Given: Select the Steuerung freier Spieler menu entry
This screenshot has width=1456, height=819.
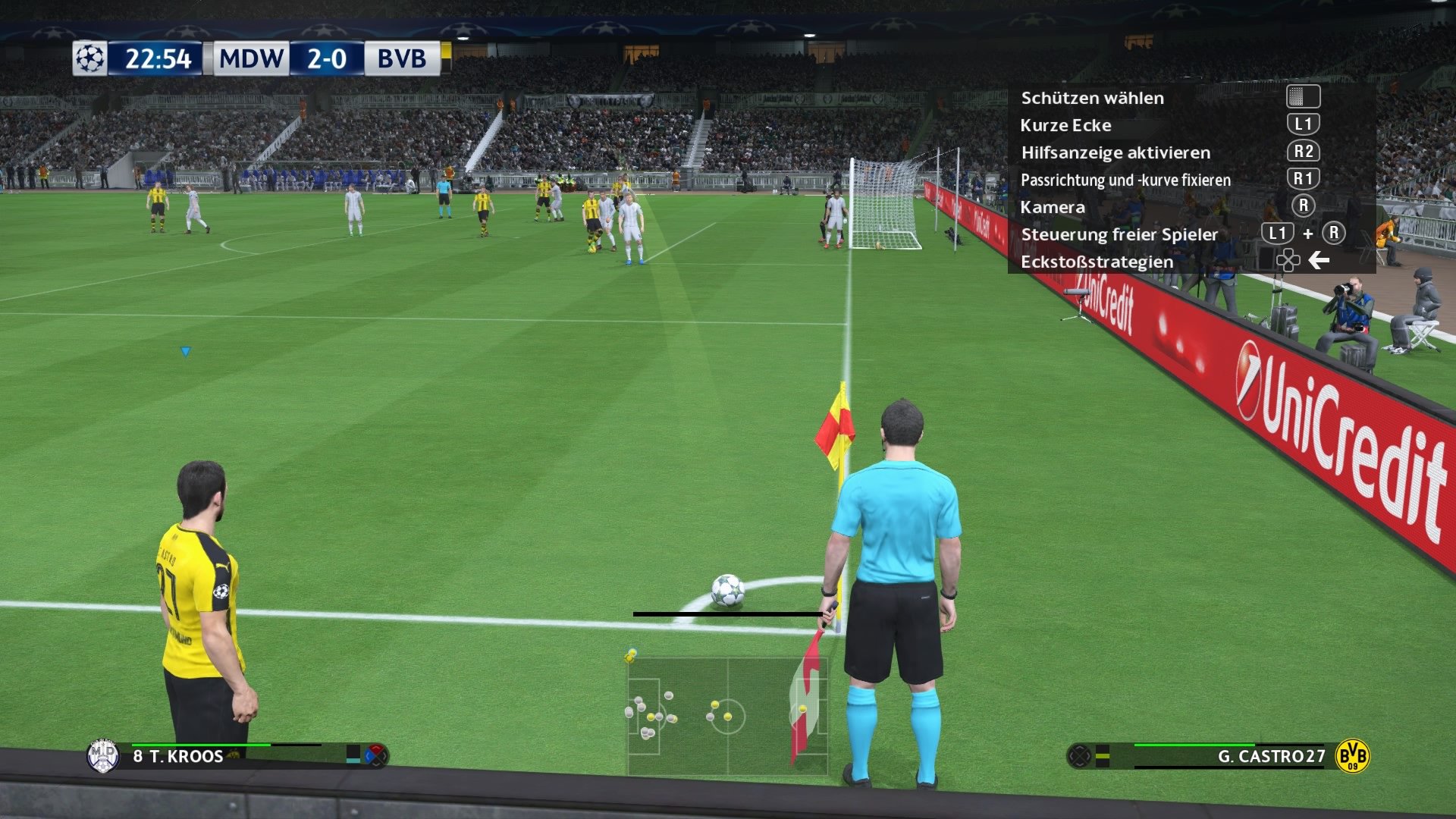Looking at the screenshot, I should point(1119,234).
